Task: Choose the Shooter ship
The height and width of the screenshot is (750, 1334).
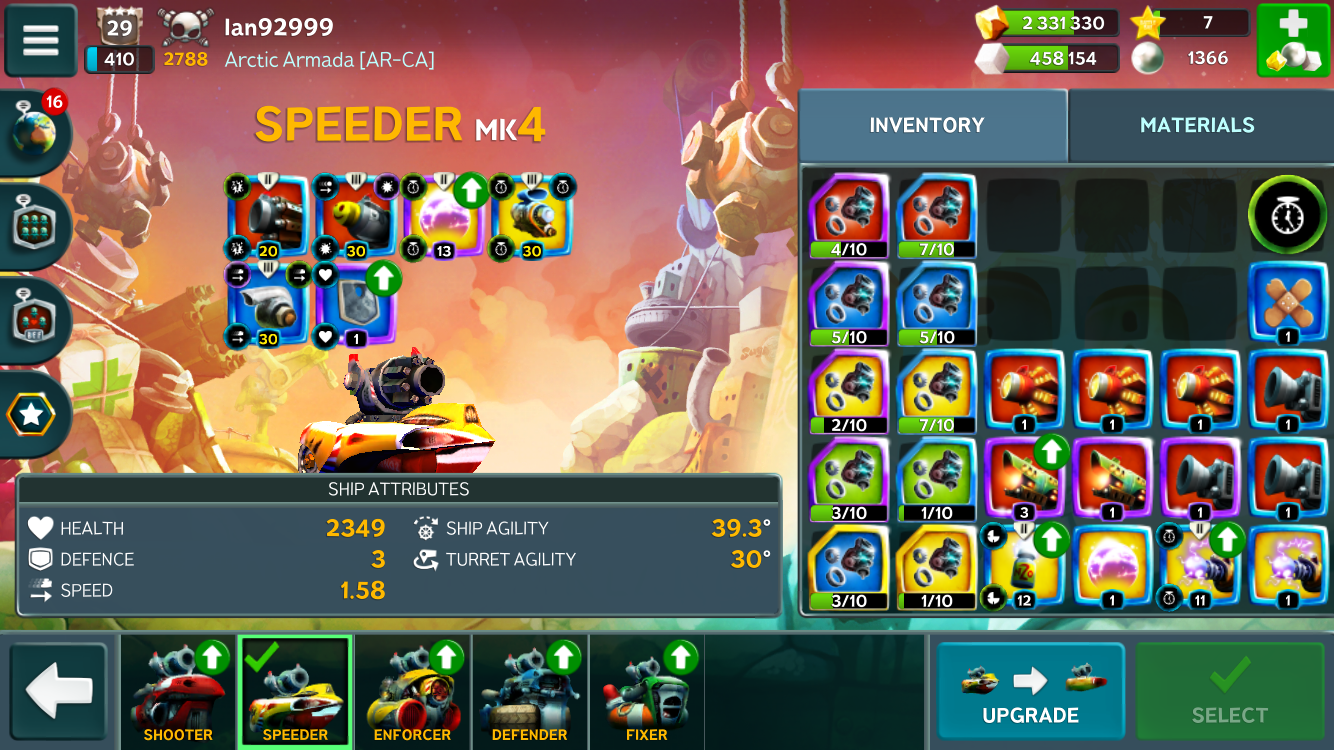Action: (x=178, y=692)
